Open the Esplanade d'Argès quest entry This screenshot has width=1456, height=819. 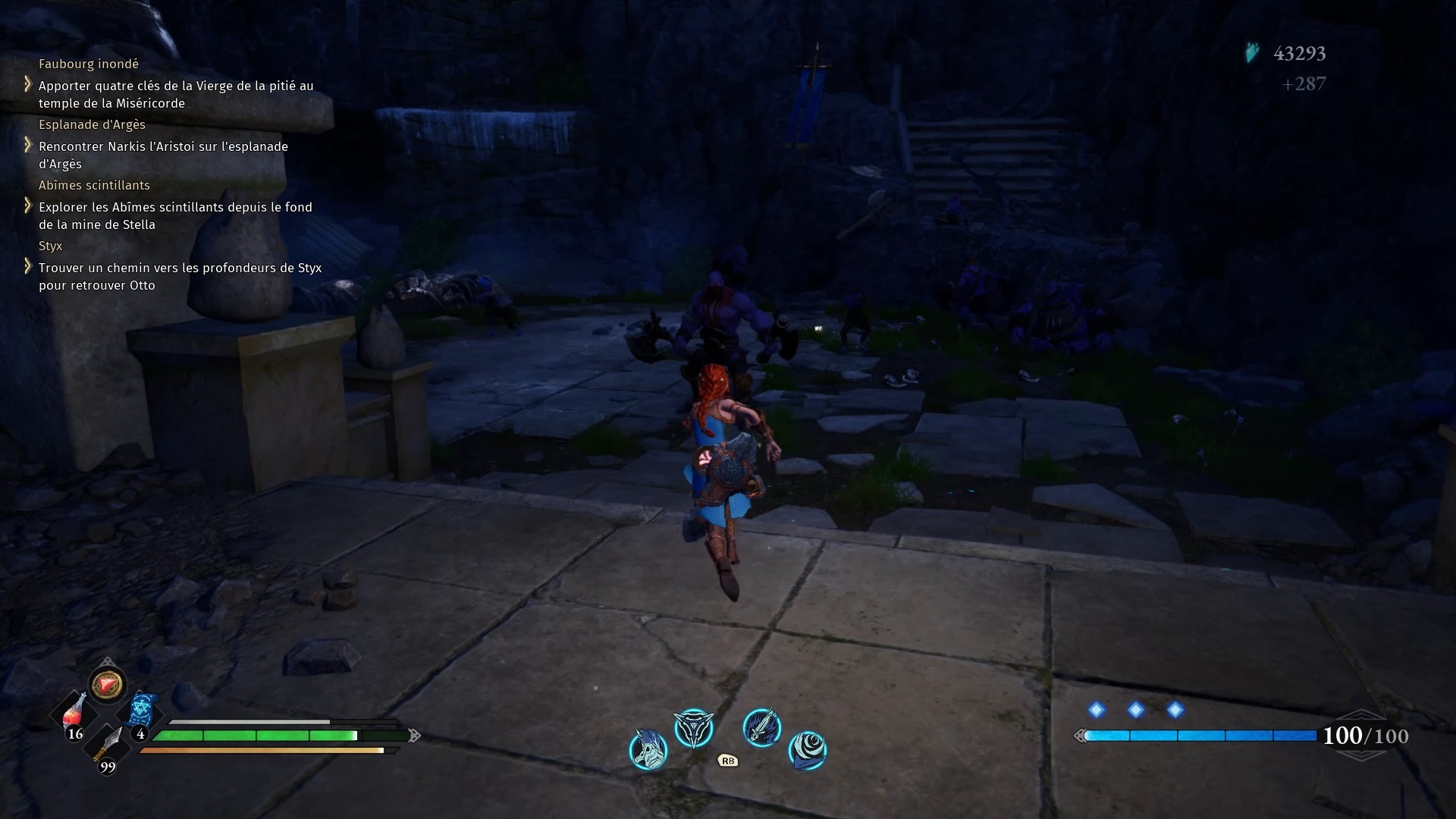point(163,155)
